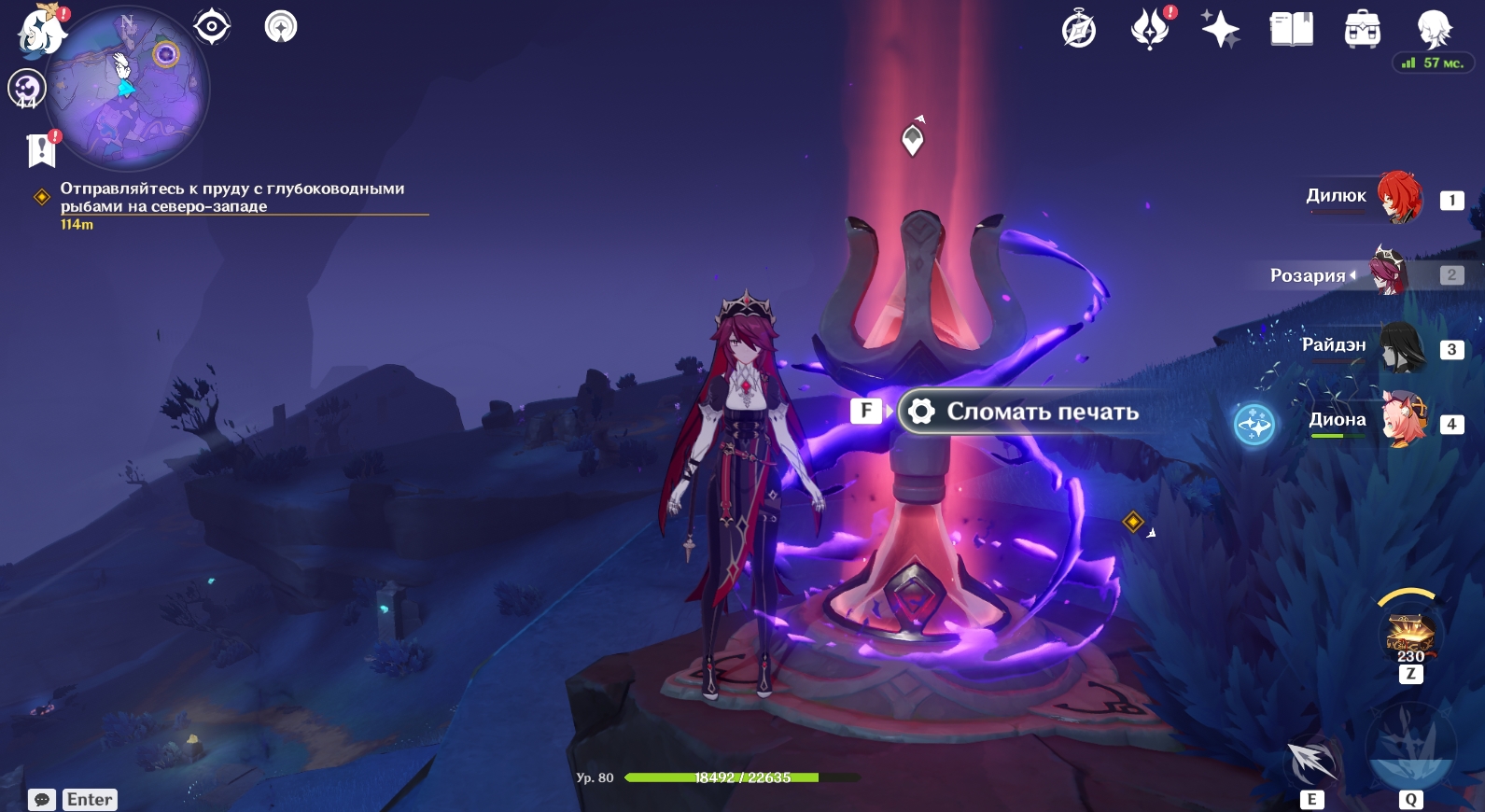Open the chat box speech bubble
The image size is (1485, 812).
(42, 800)
